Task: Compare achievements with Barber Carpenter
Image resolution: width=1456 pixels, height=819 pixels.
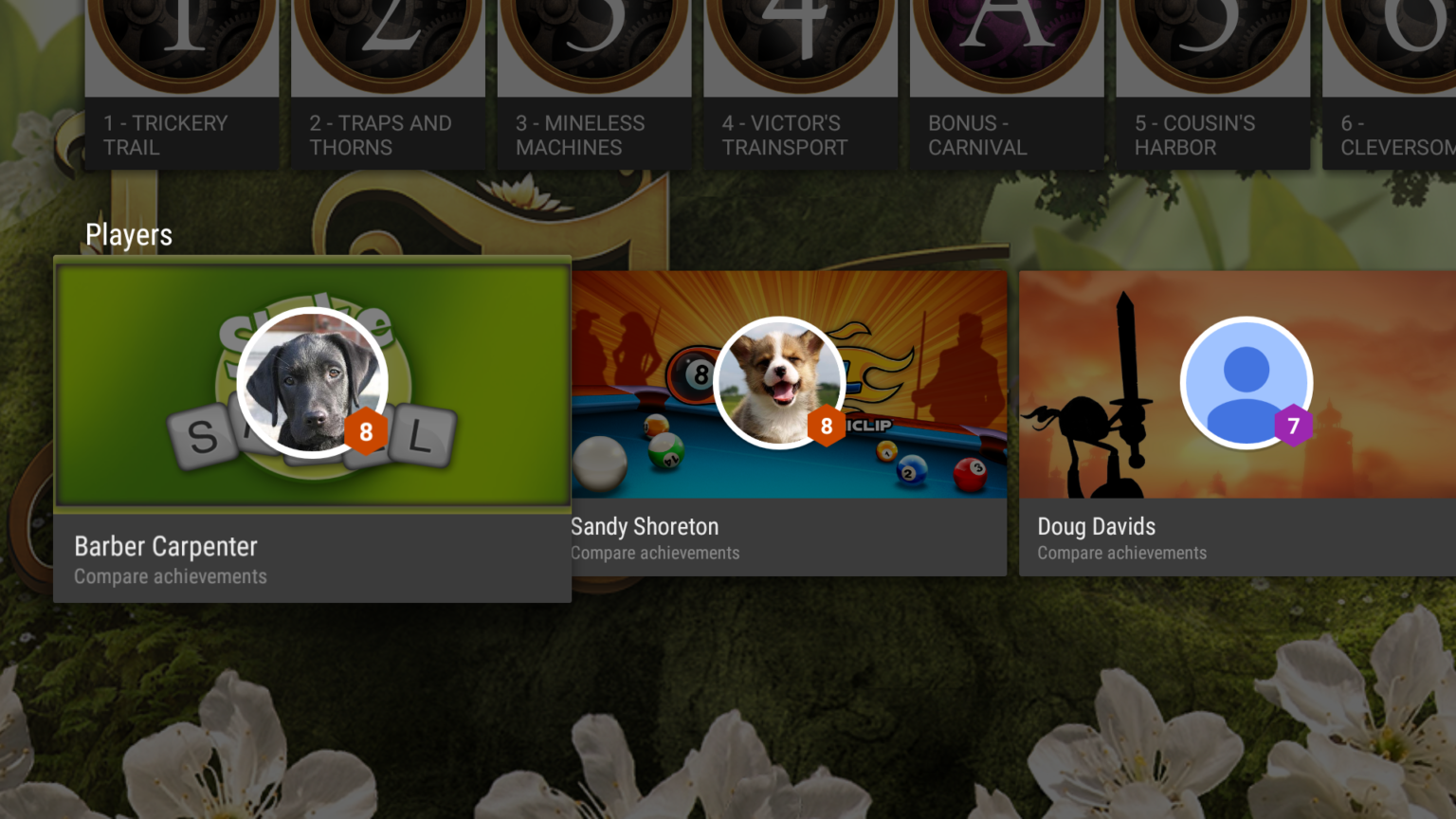Action: tap(171, 576)
